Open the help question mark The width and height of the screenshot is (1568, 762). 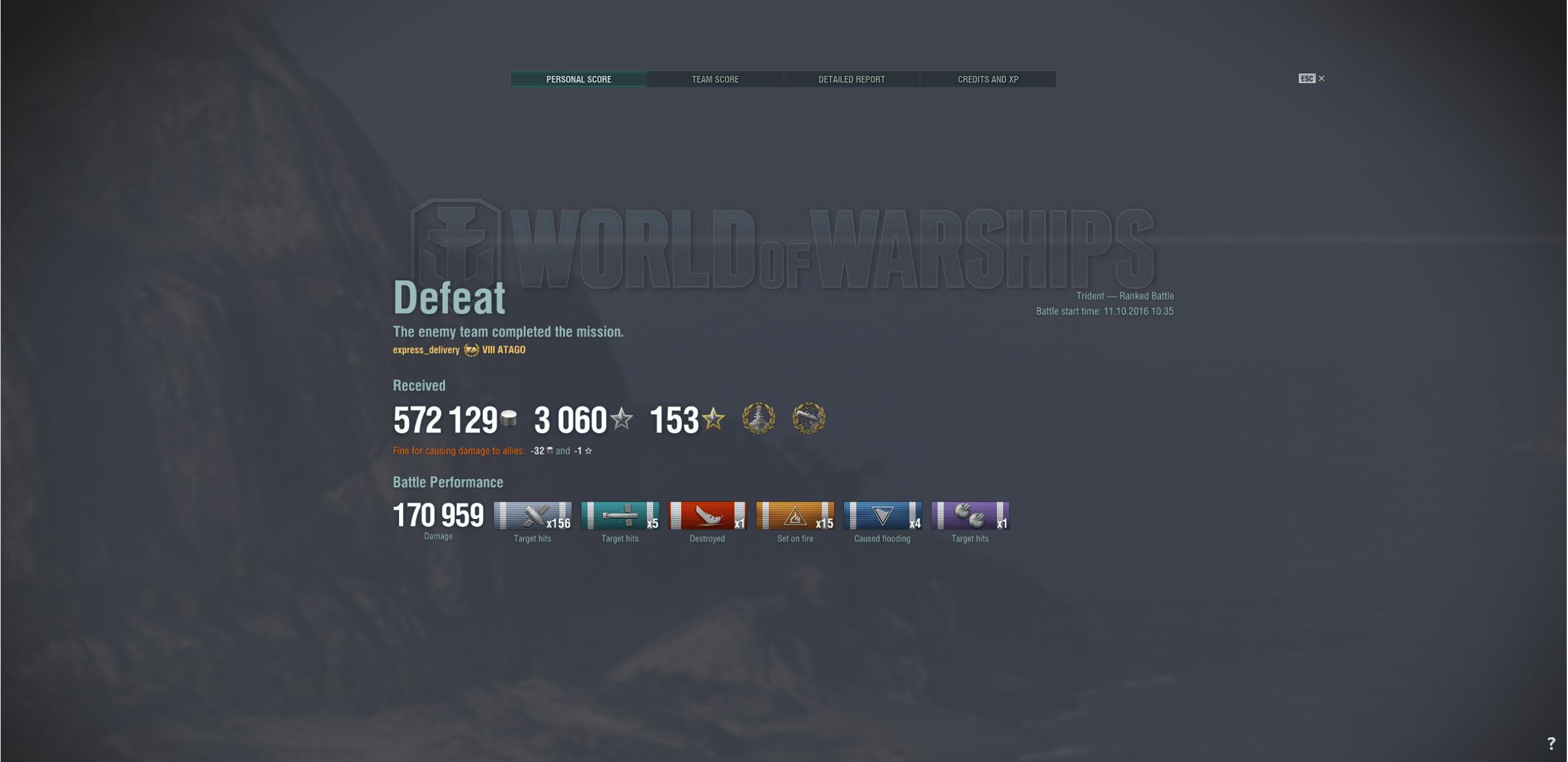point(1551,743)
